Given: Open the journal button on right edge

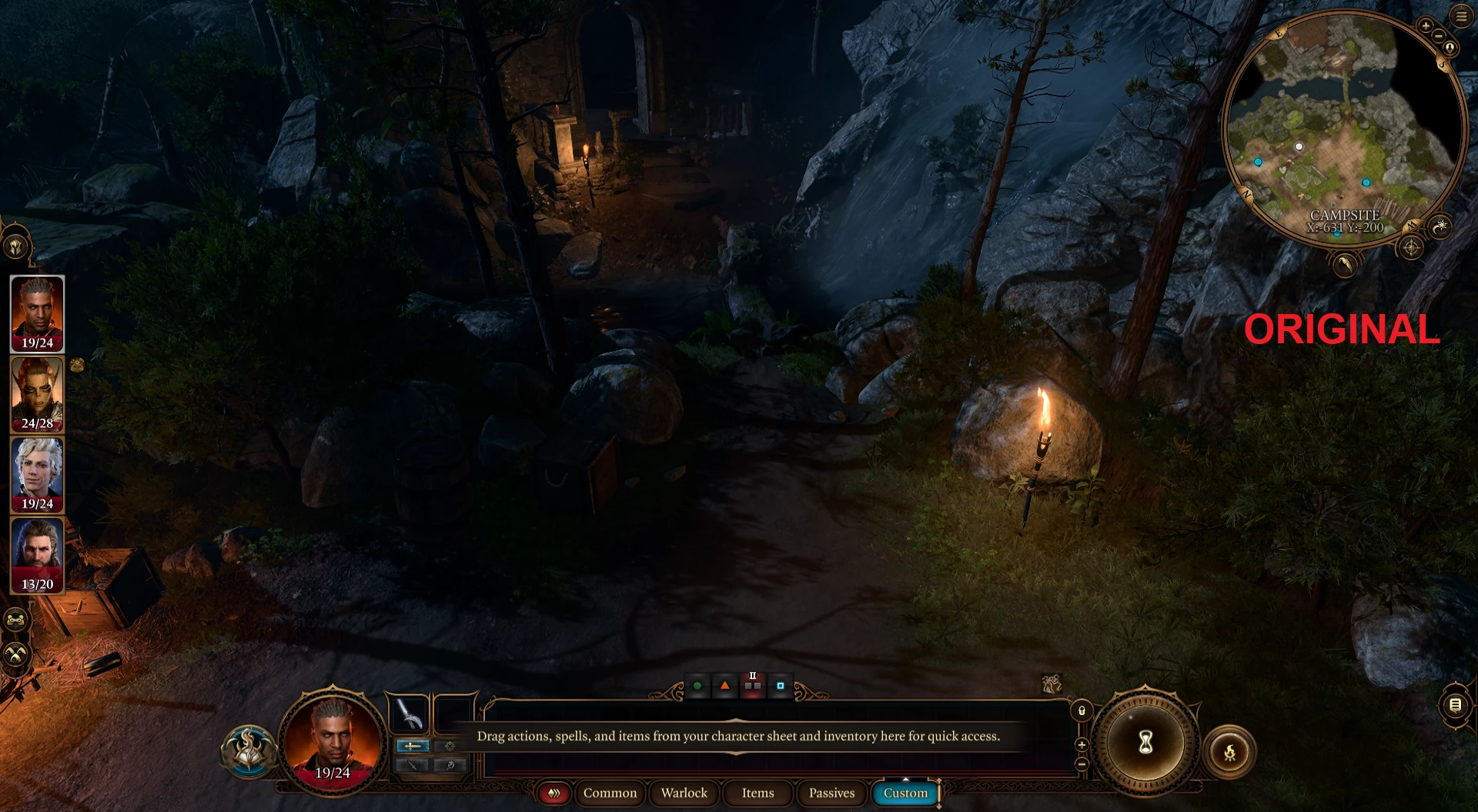Looking at the screenshot, I should [x=1455, y=704].
